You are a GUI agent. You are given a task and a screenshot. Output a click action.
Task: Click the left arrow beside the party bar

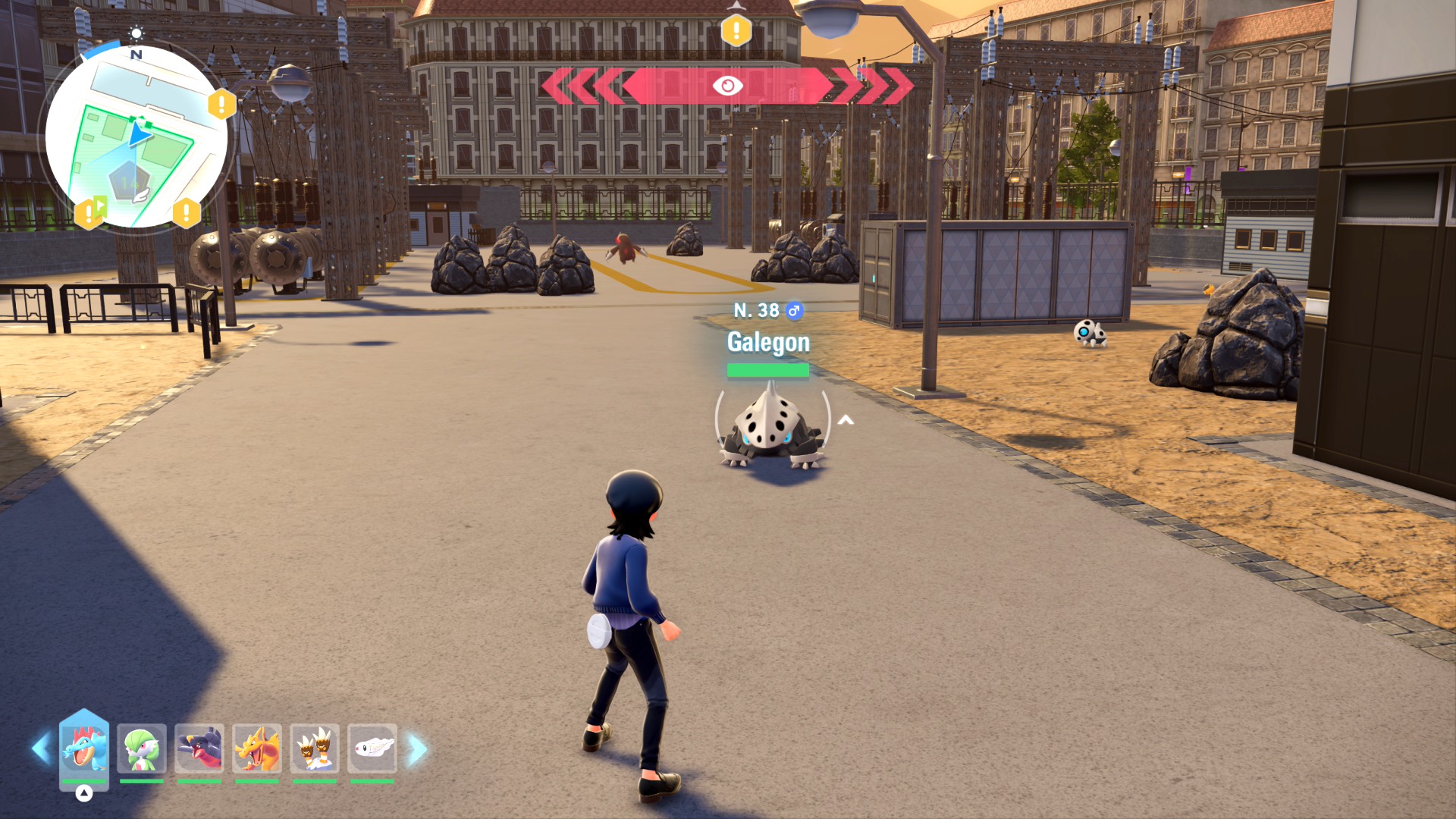(41, 749)
